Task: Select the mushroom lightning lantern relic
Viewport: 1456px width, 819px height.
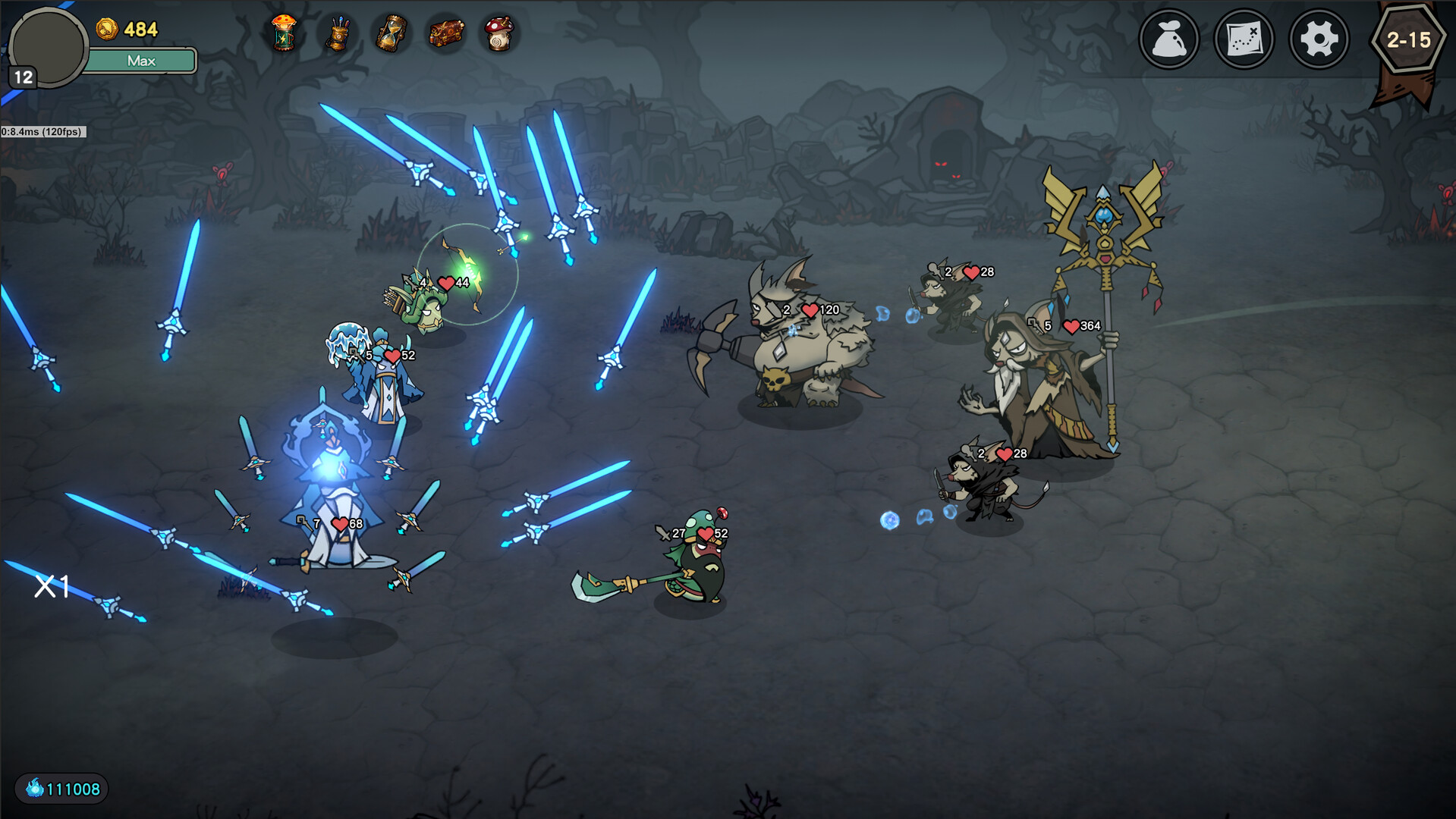Action: pos(284,33)
